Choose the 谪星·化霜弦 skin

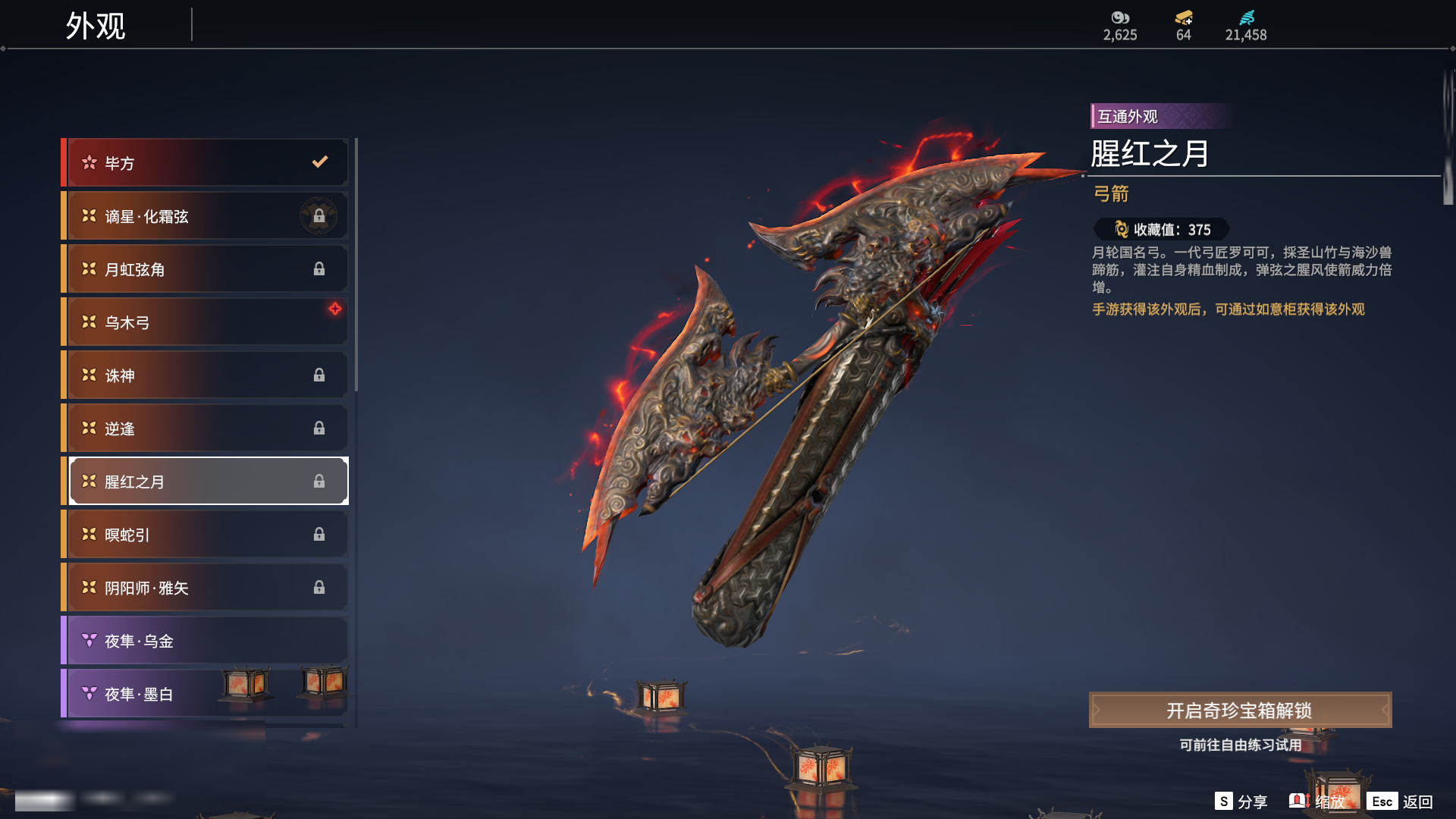pos(205,216)
